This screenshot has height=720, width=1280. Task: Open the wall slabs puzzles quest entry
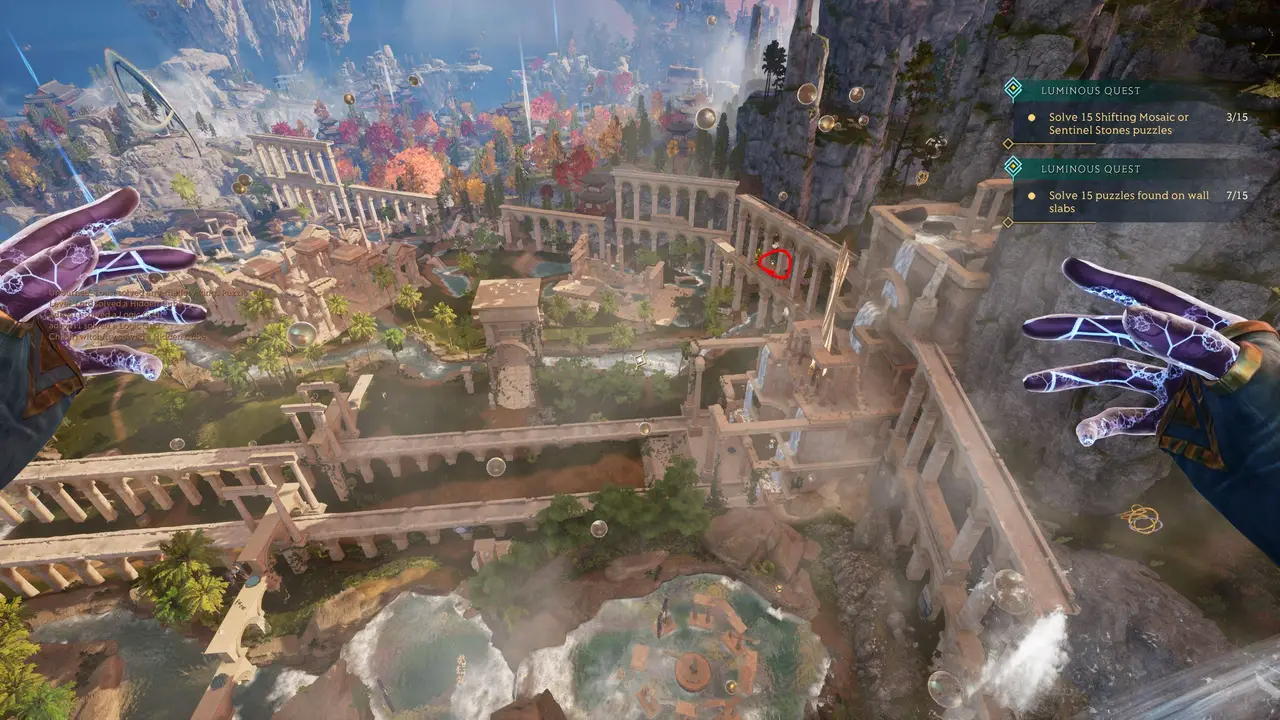coord(1118,202)
